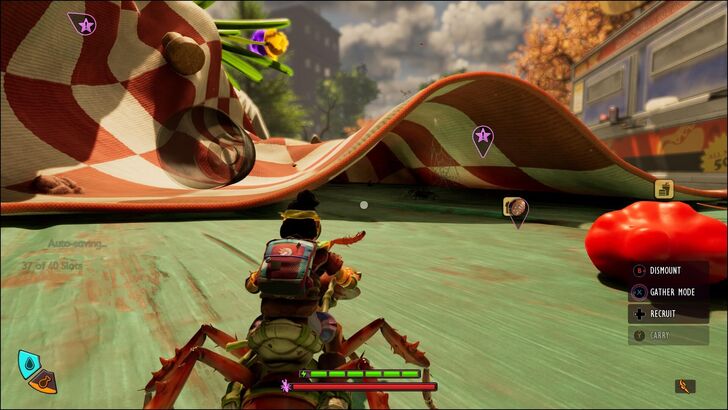Click the yellow square marker above the red pepper
The width and height of the screenshot is (728, 410).
tap(663, 188)
